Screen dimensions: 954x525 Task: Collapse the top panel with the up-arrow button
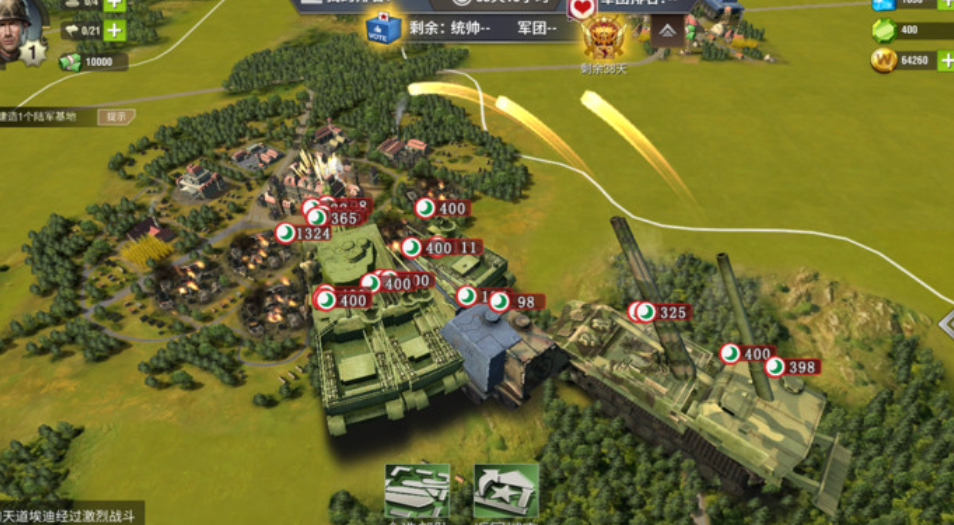click(x=667, y=31)
